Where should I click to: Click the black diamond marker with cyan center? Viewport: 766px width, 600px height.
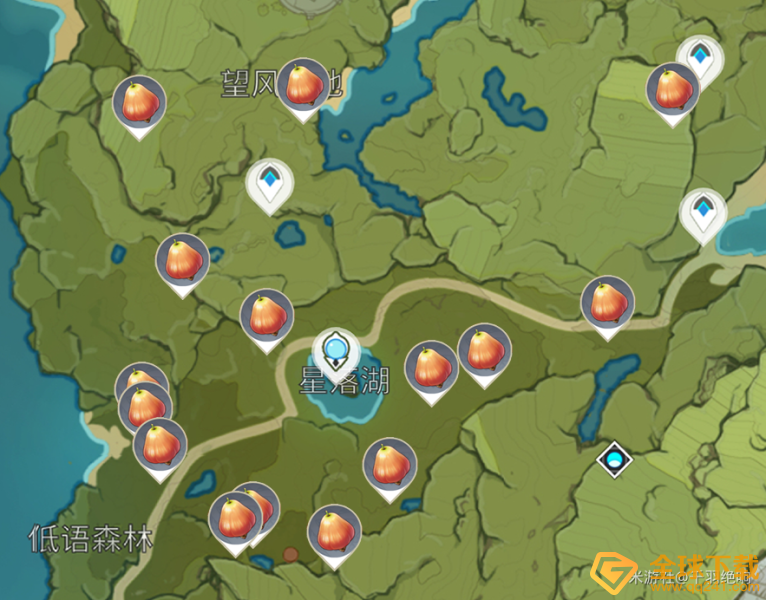(614, 461)
